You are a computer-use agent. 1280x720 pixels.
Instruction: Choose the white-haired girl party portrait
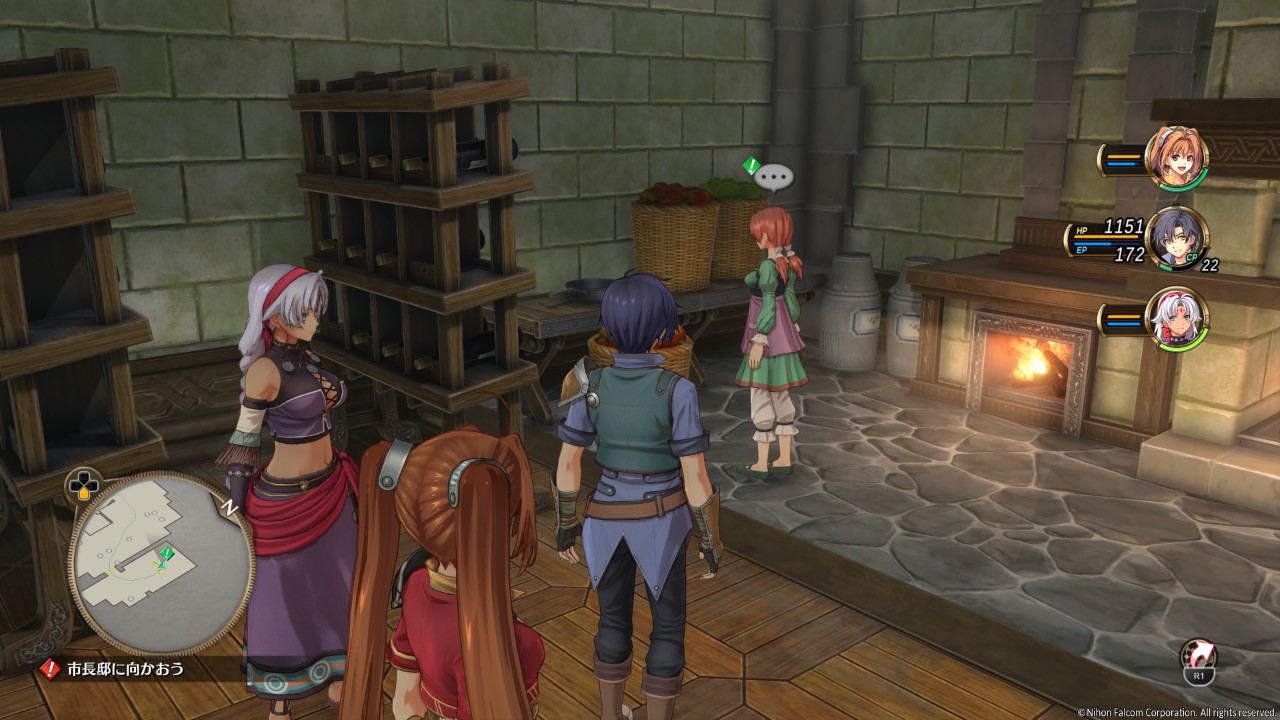click(1176, 319)
